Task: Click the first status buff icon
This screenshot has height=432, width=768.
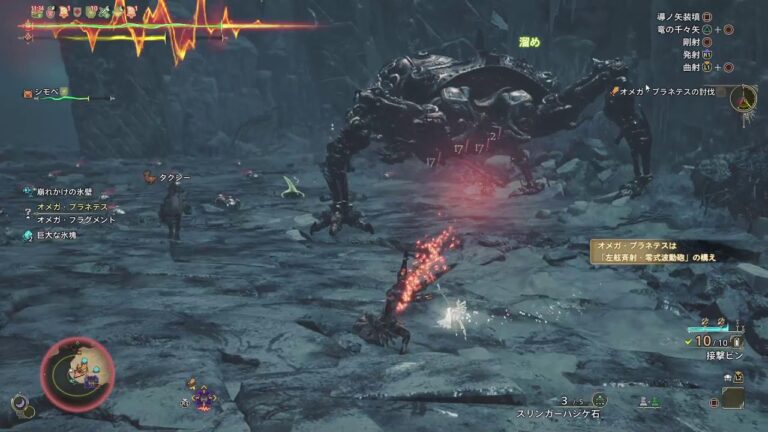Action: [x=37, y=12]
